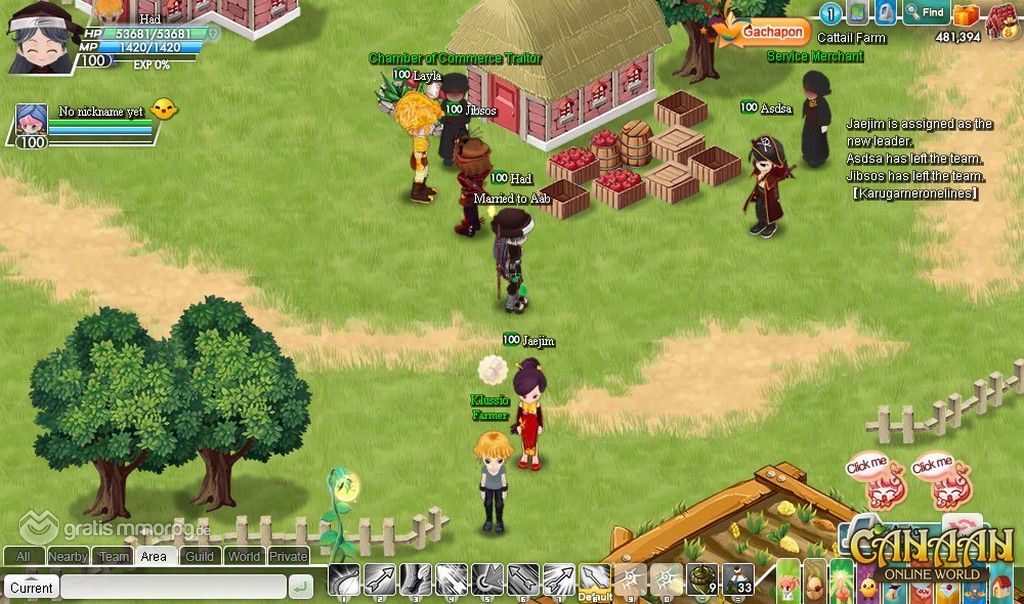Screen dimensions: 1024x604
Task: Select the Area chat tab
Action: click(x=154, y=557)
